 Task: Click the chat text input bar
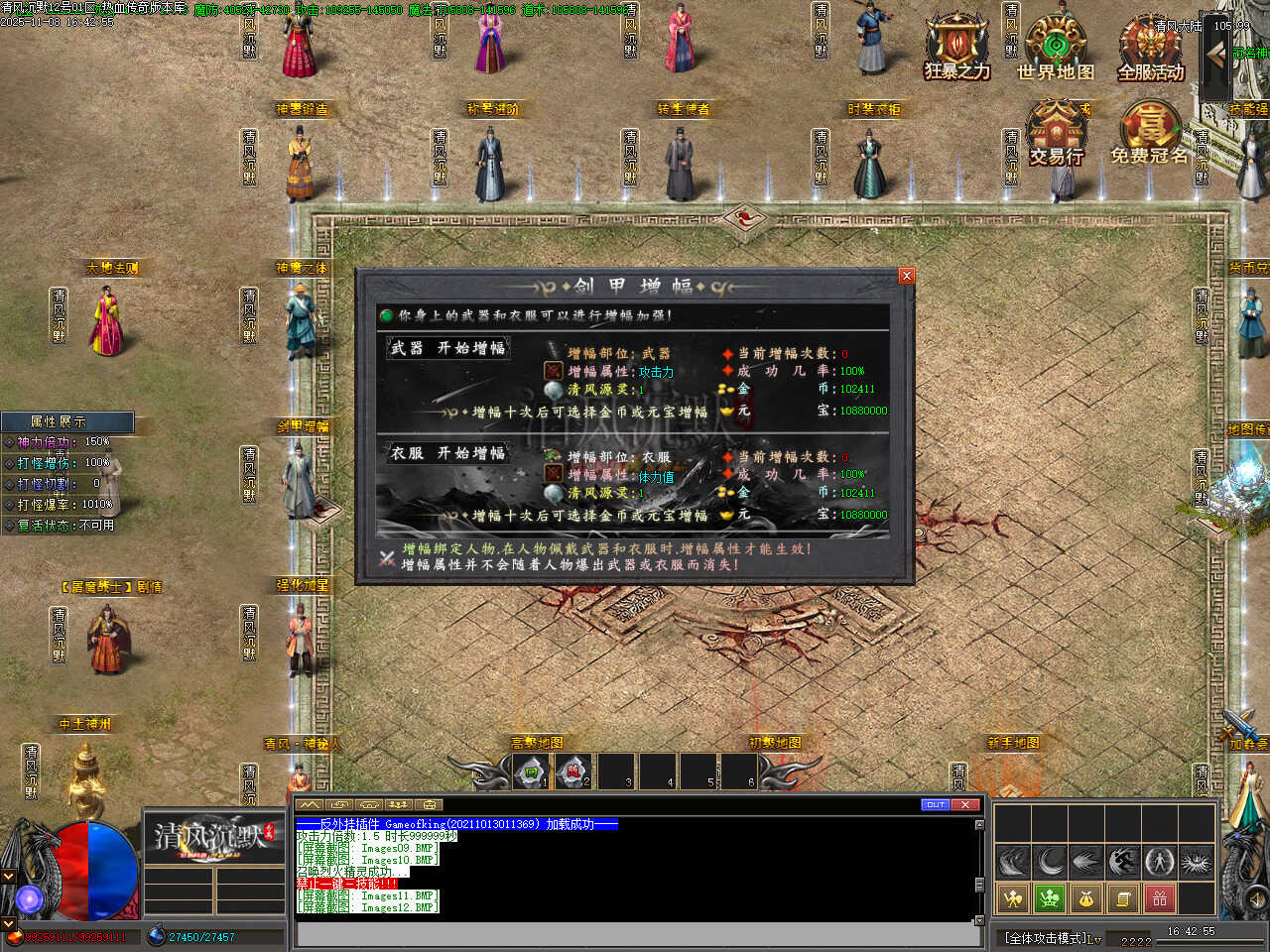coord(635,934)
